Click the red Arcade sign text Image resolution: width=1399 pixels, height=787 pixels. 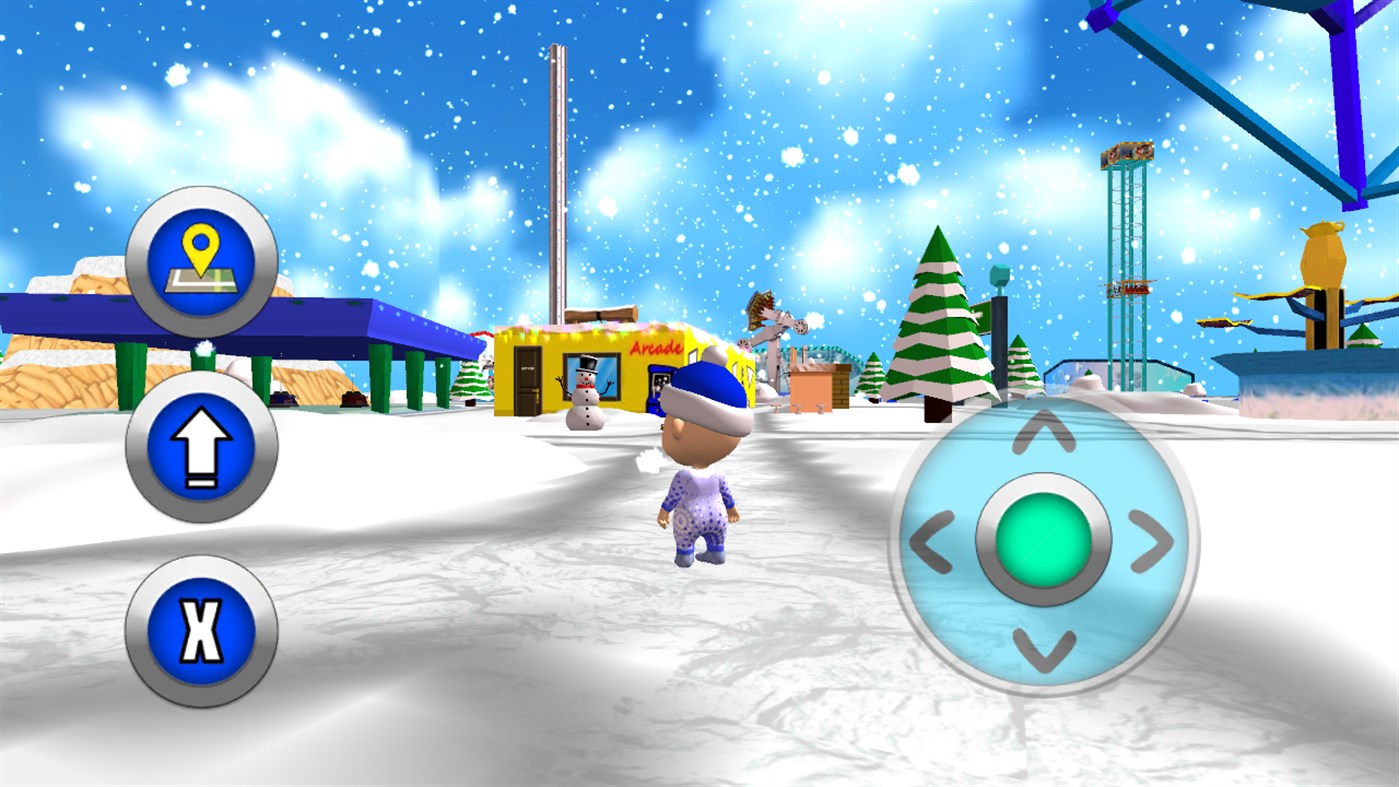655,348
